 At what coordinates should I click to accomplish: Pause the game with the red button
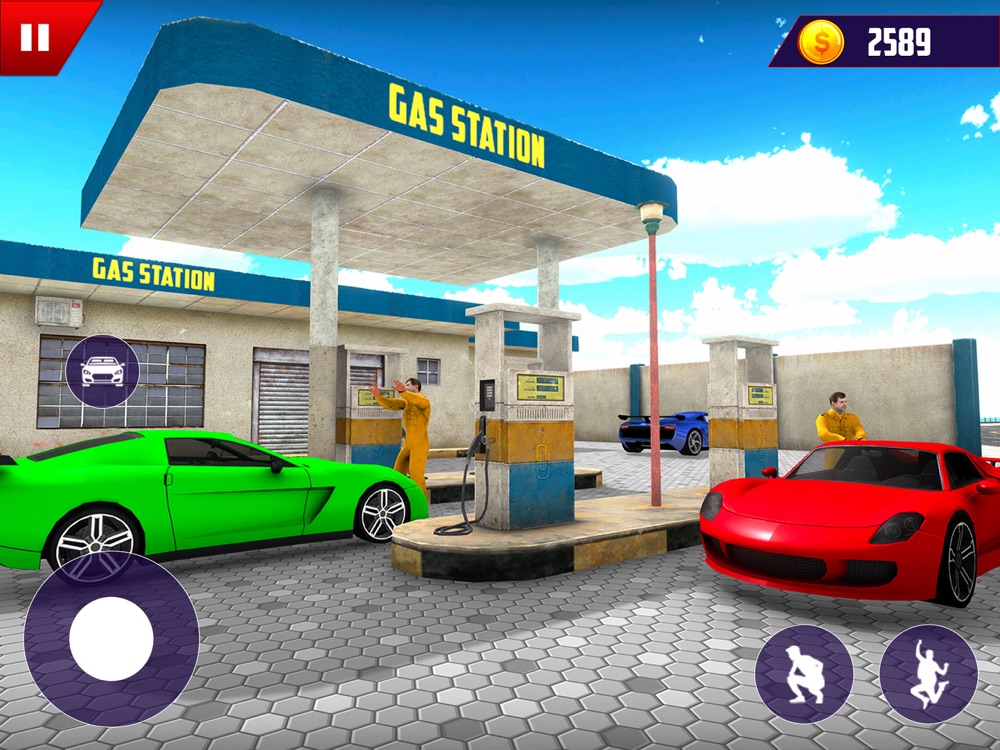tap(35, 37)
